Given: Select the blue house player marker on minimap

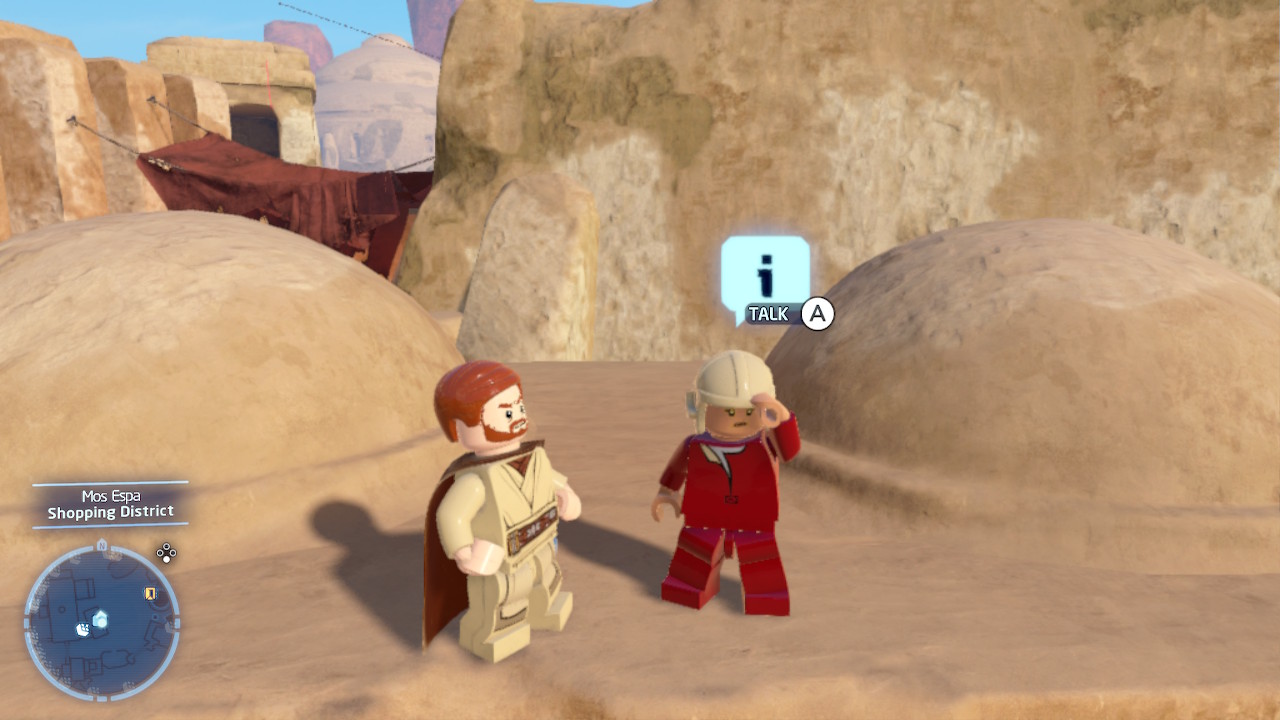Looking at the screenshot, I should tap(100, 617).
